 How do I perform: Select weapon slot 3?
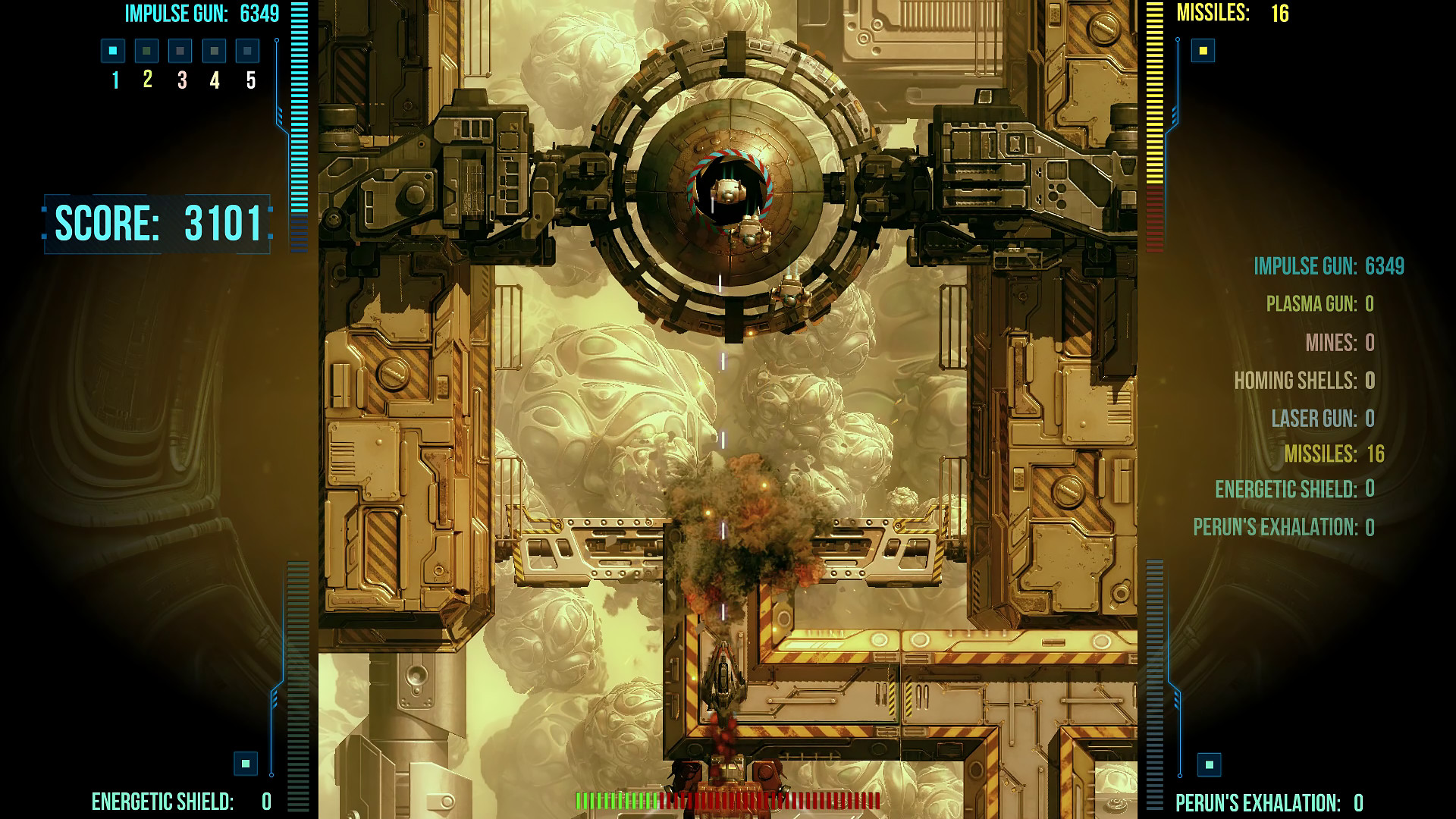[179, 52]
